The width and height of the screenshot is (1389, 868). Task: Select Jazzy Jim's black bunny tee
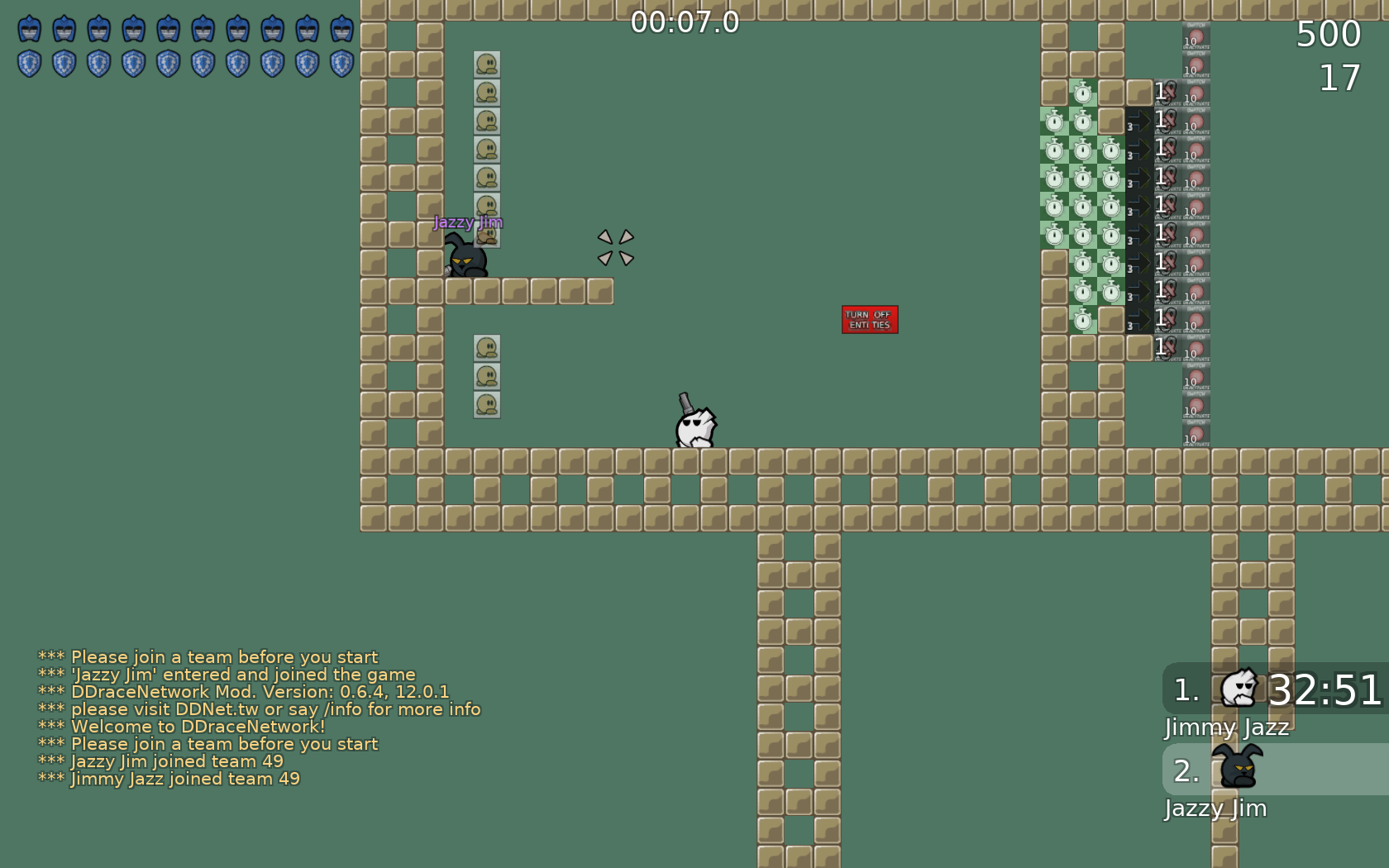pyautogui.click(x=465, y=260)
